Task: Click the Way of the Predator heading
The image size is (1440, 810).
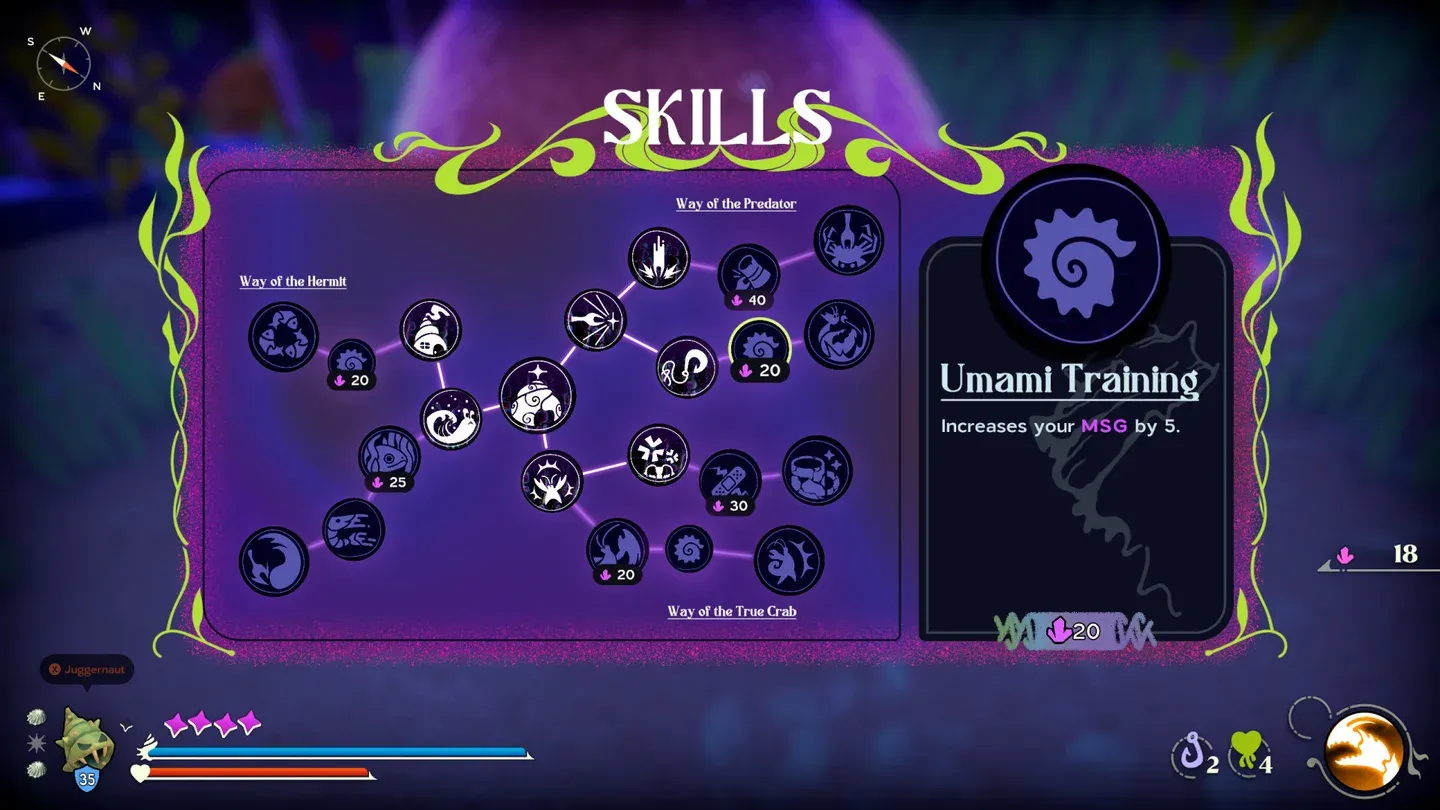Action: coord(735,203)
